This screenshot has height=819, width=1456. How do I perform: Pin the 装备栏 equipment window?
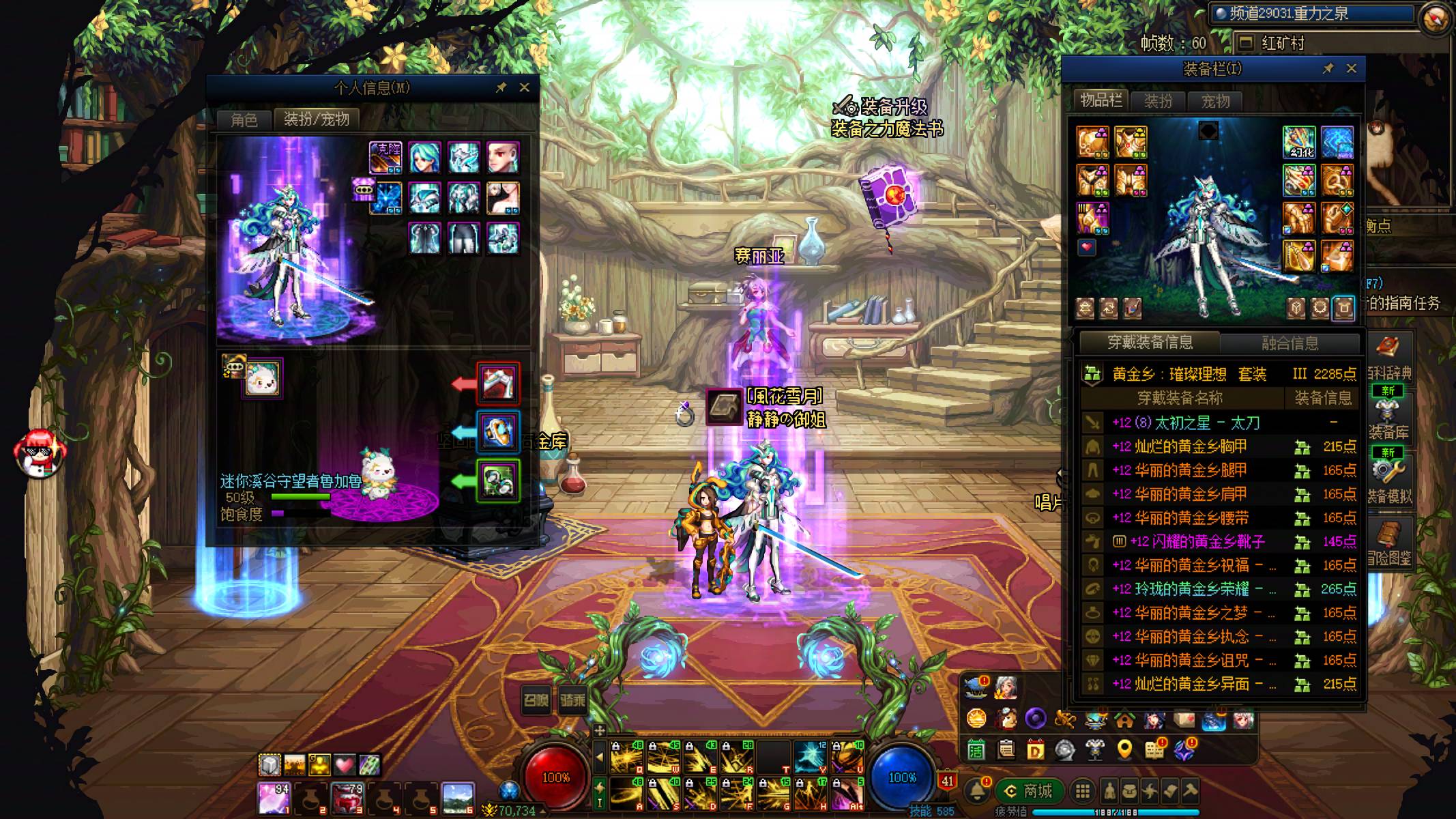[1328, 68]
